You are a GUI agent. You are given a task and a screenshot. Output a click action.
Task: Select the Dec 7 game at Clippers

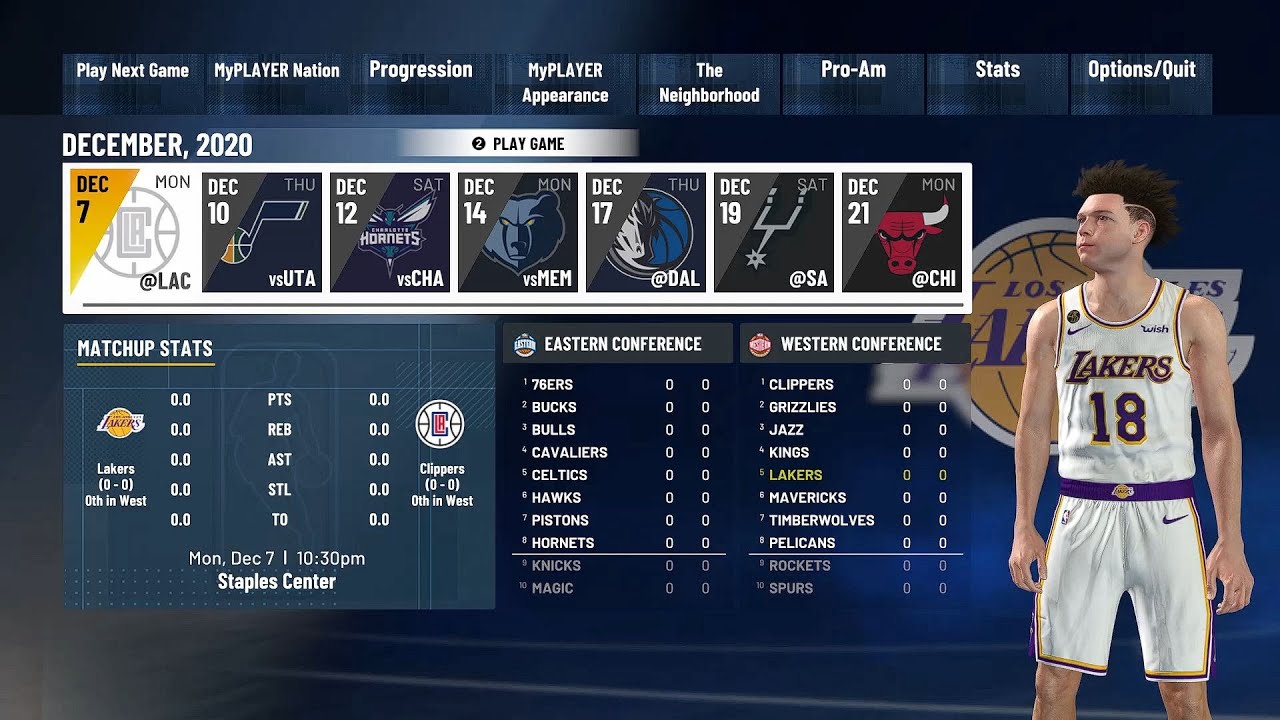tap(129, 233)
